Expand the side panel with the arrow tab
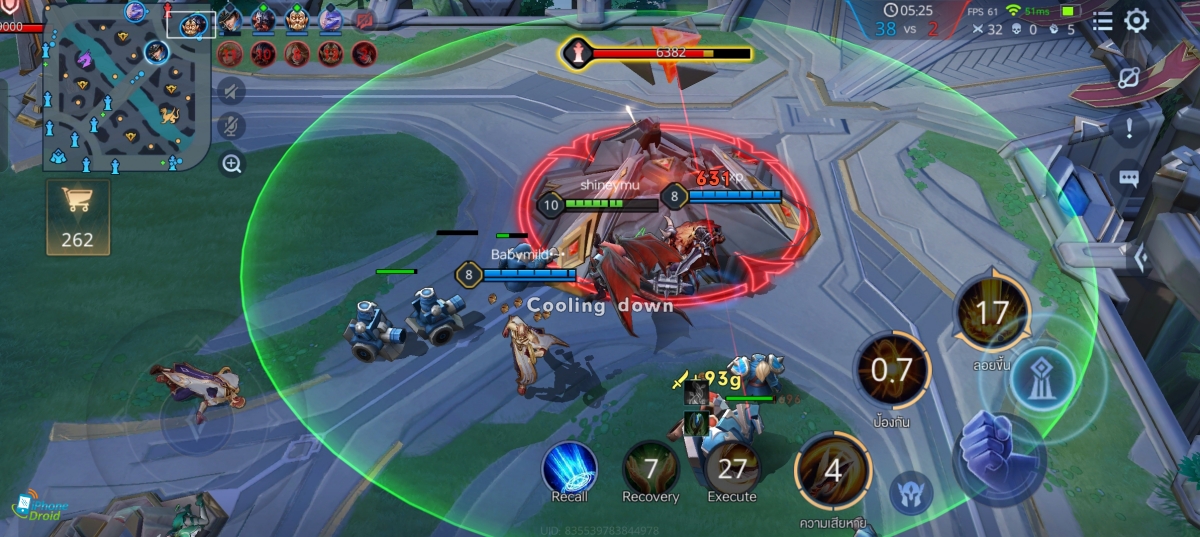 (1140, 259)
